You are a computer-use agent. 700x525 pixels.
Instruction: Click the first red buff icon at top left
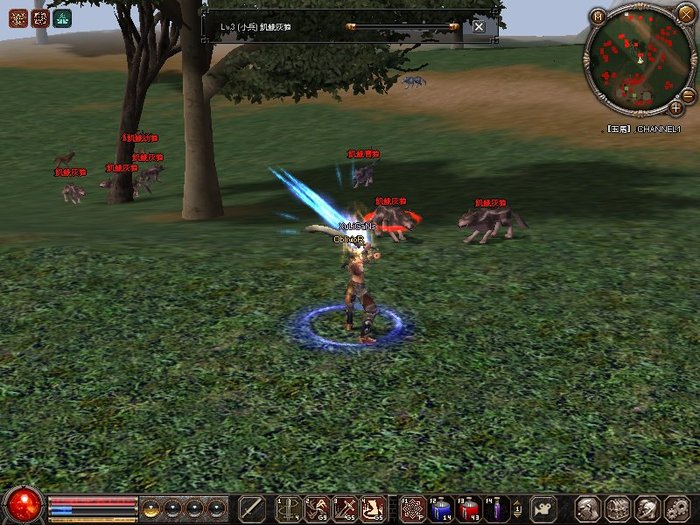[x=16, y=17]
